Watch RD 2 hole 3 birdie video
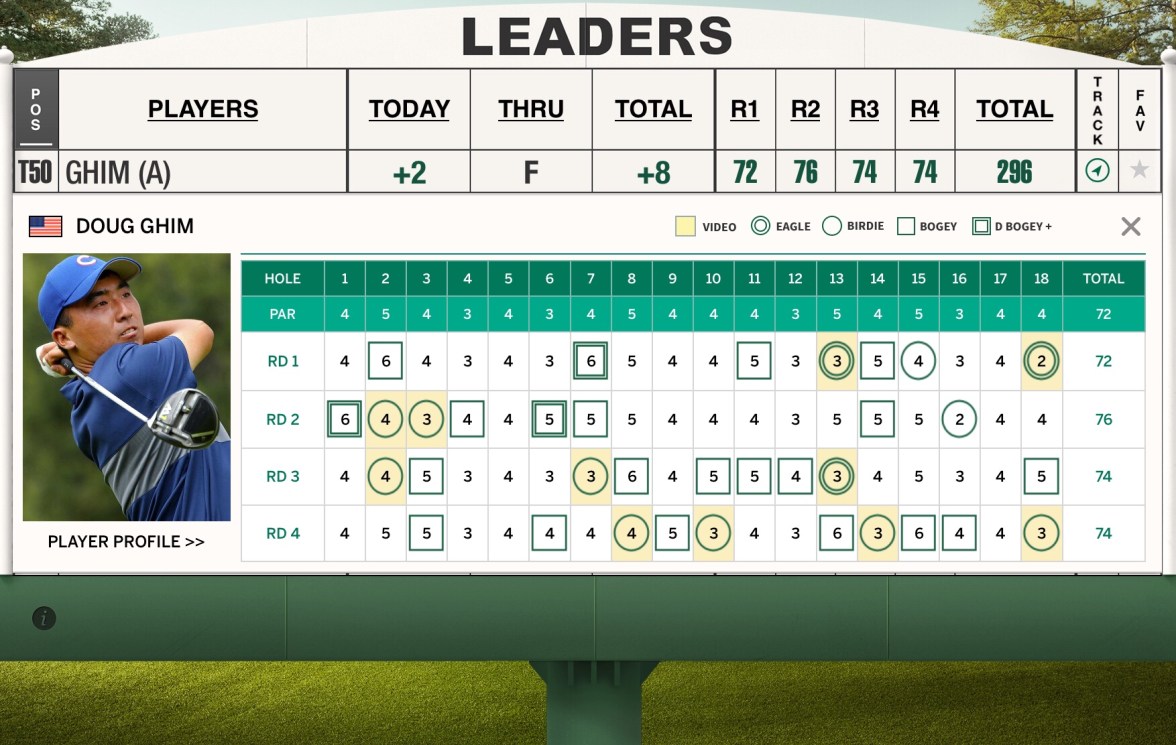Image resolution: width=1176 pixels, height=745 pixels. tap(426, 419)
